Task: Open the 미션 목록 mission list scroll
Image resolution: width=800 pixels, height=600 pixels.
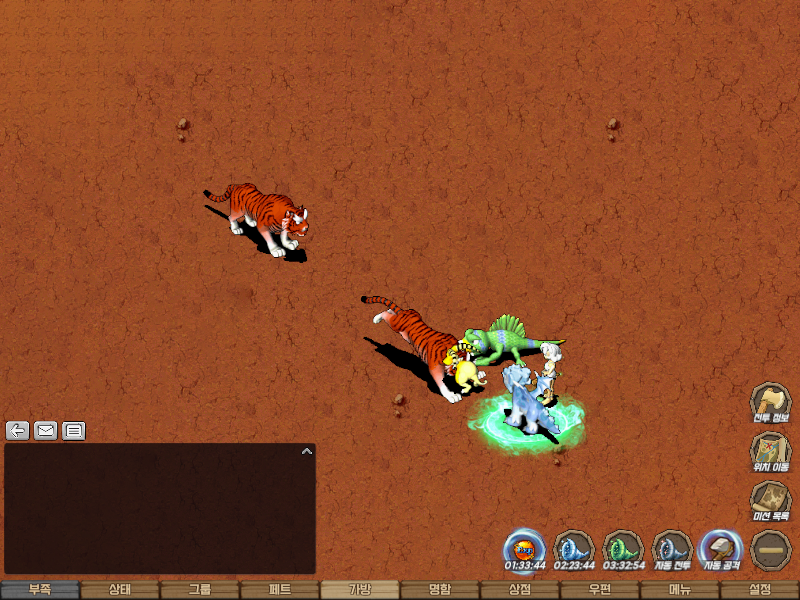Action: coord(771,500)
